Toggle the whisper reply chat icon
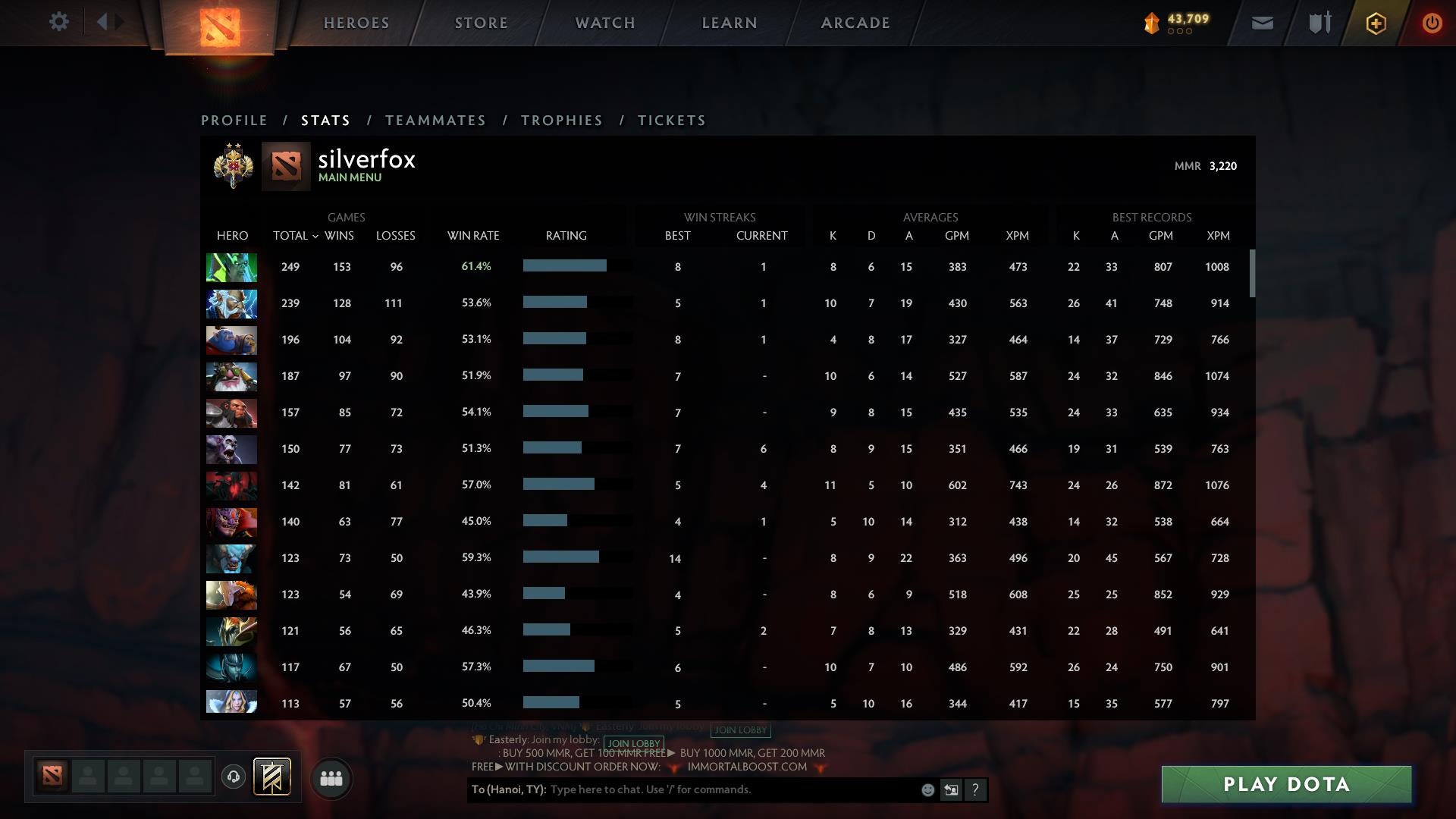This screenshot has height=819, width=1456. [951, 789]
